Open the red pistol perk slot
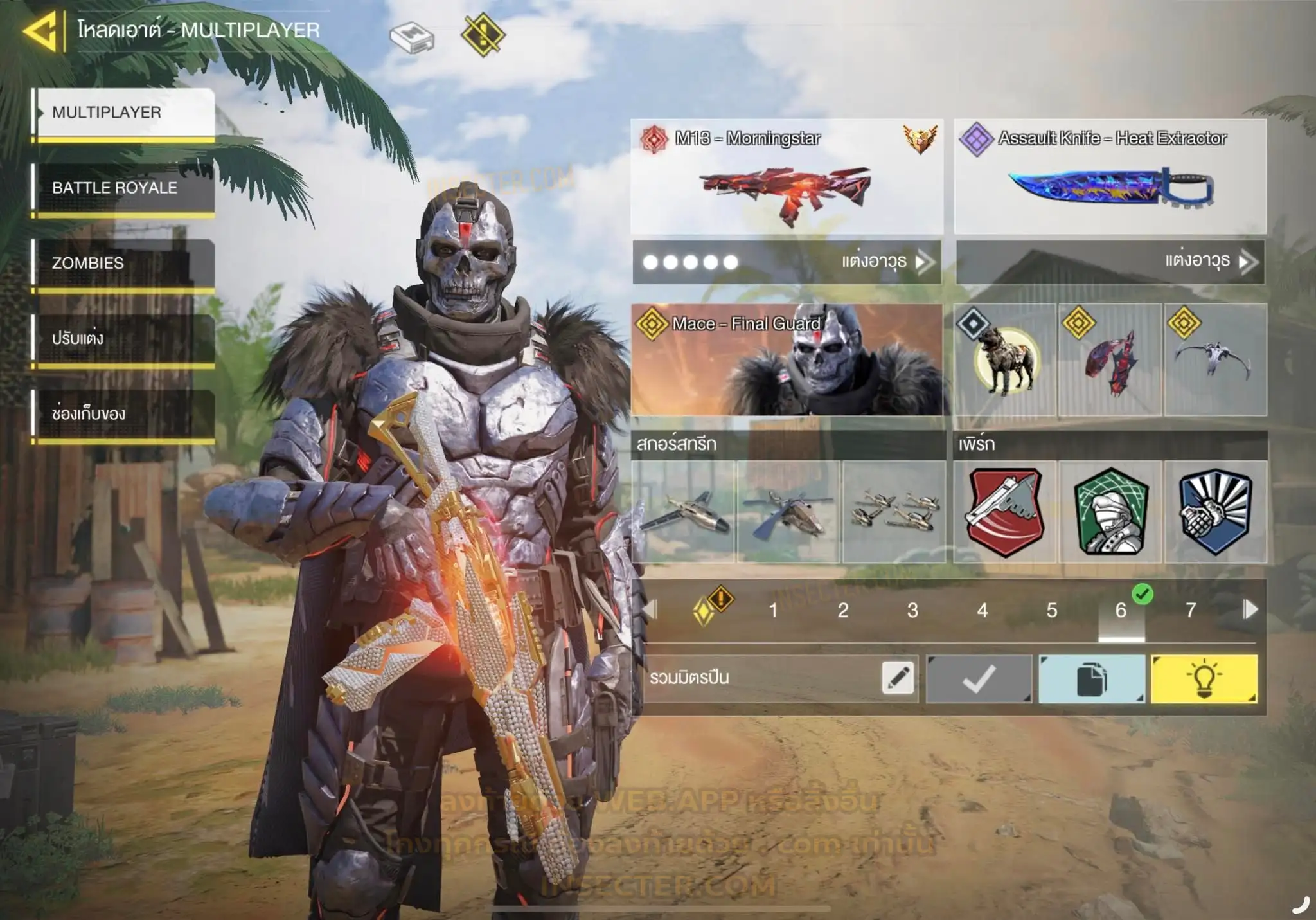Image resolution: width=1316 pixels, height=920 pixels. 1005,512
